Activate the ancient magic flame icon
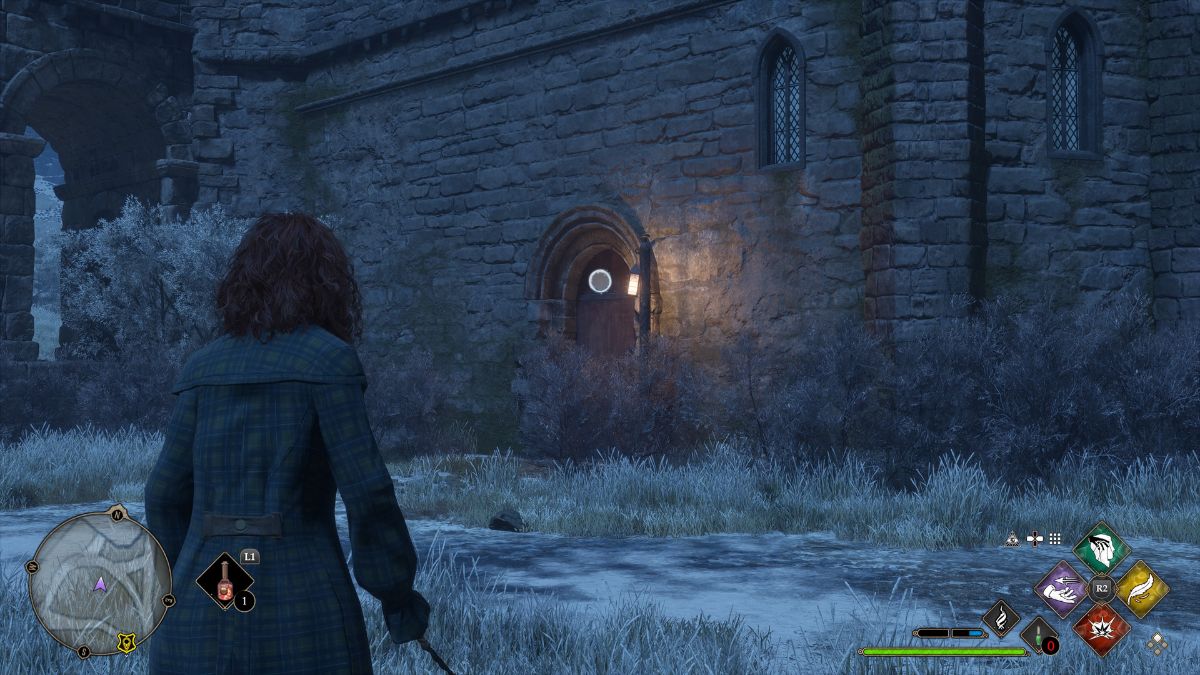 (1000, 618)
